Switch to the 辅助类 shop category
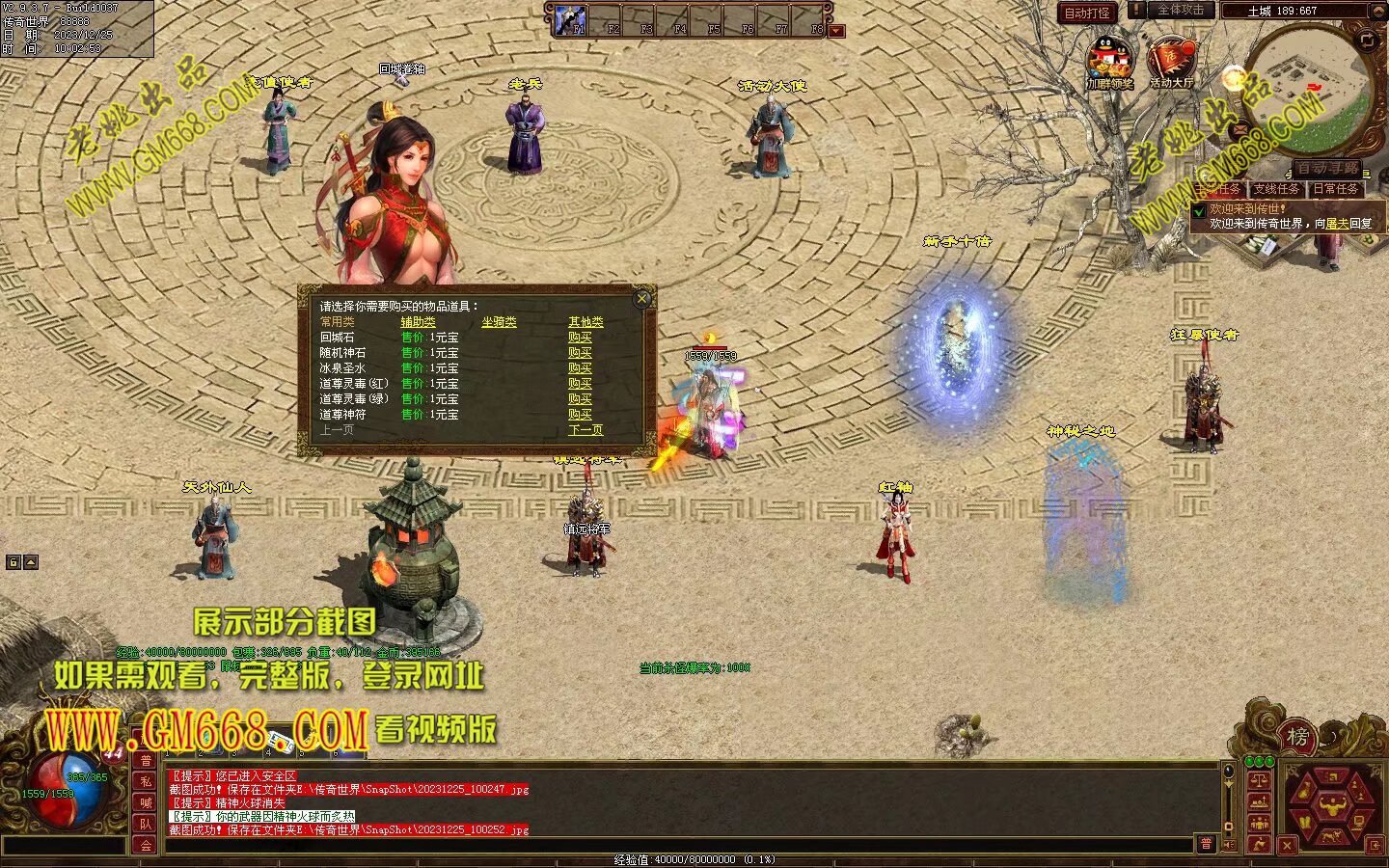The width and height of the screenshot is (1389, 868). point(418,322)
